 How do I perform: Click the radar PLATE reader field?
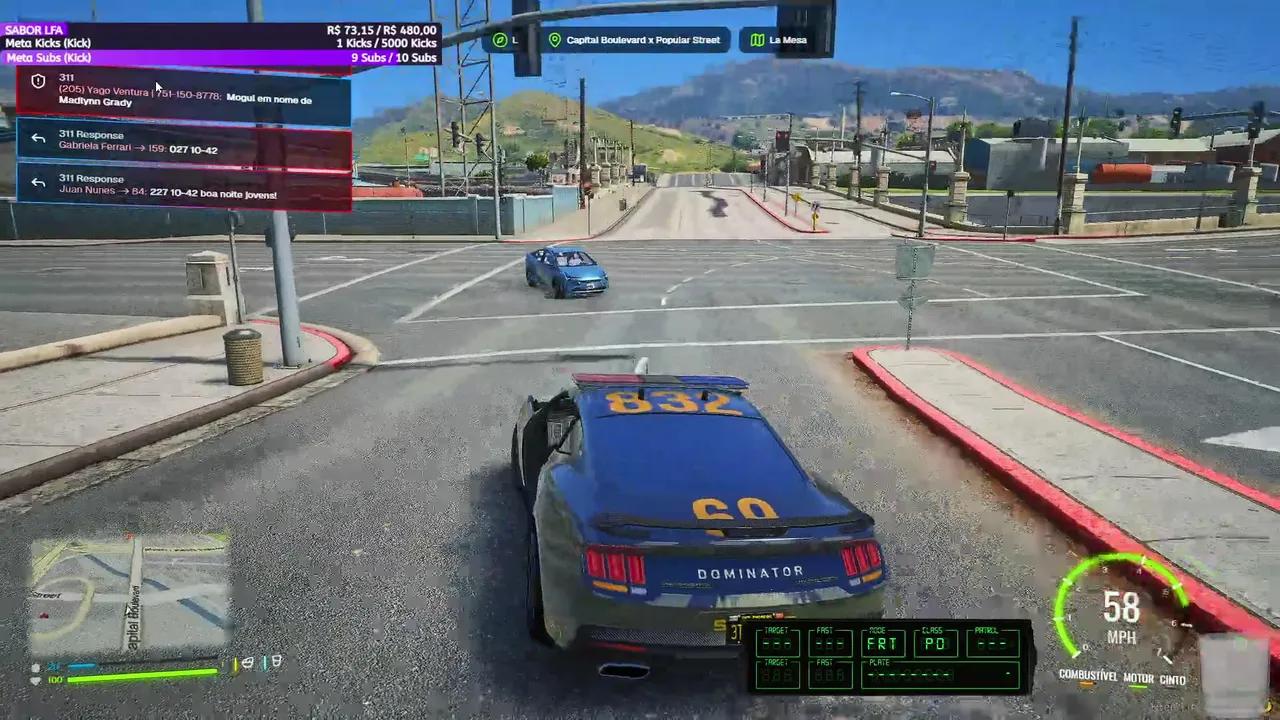[x=938, y=674]
